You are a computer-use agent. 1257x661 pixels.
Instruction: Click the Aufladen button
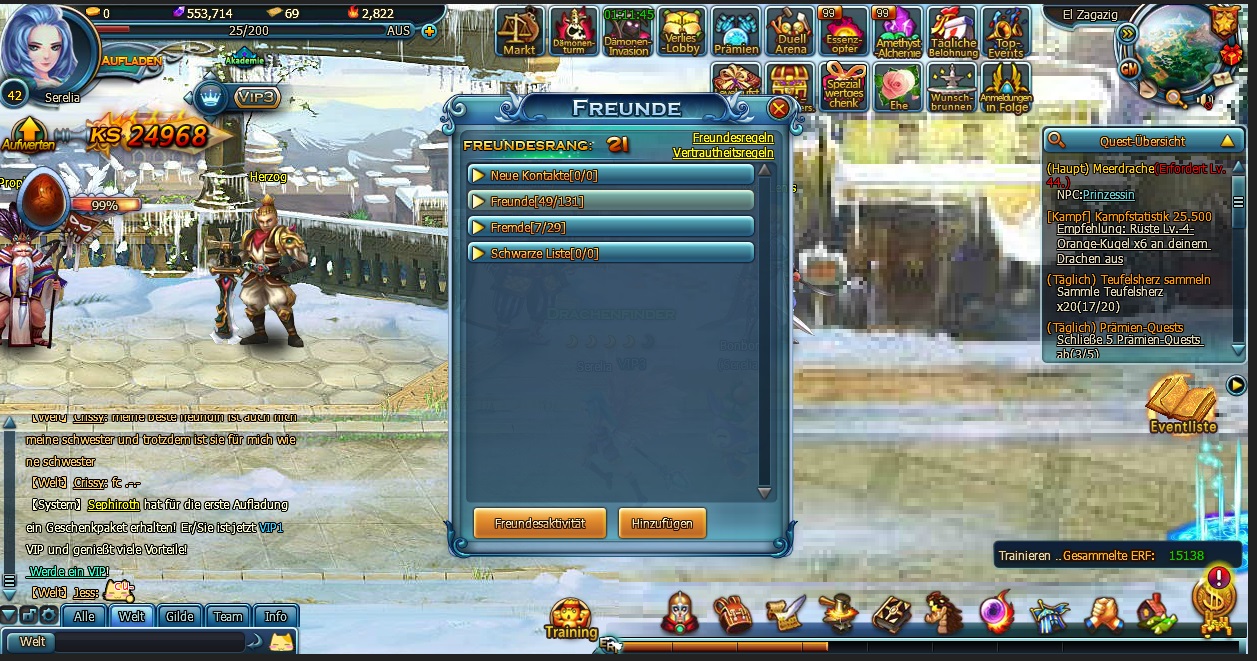131,60
